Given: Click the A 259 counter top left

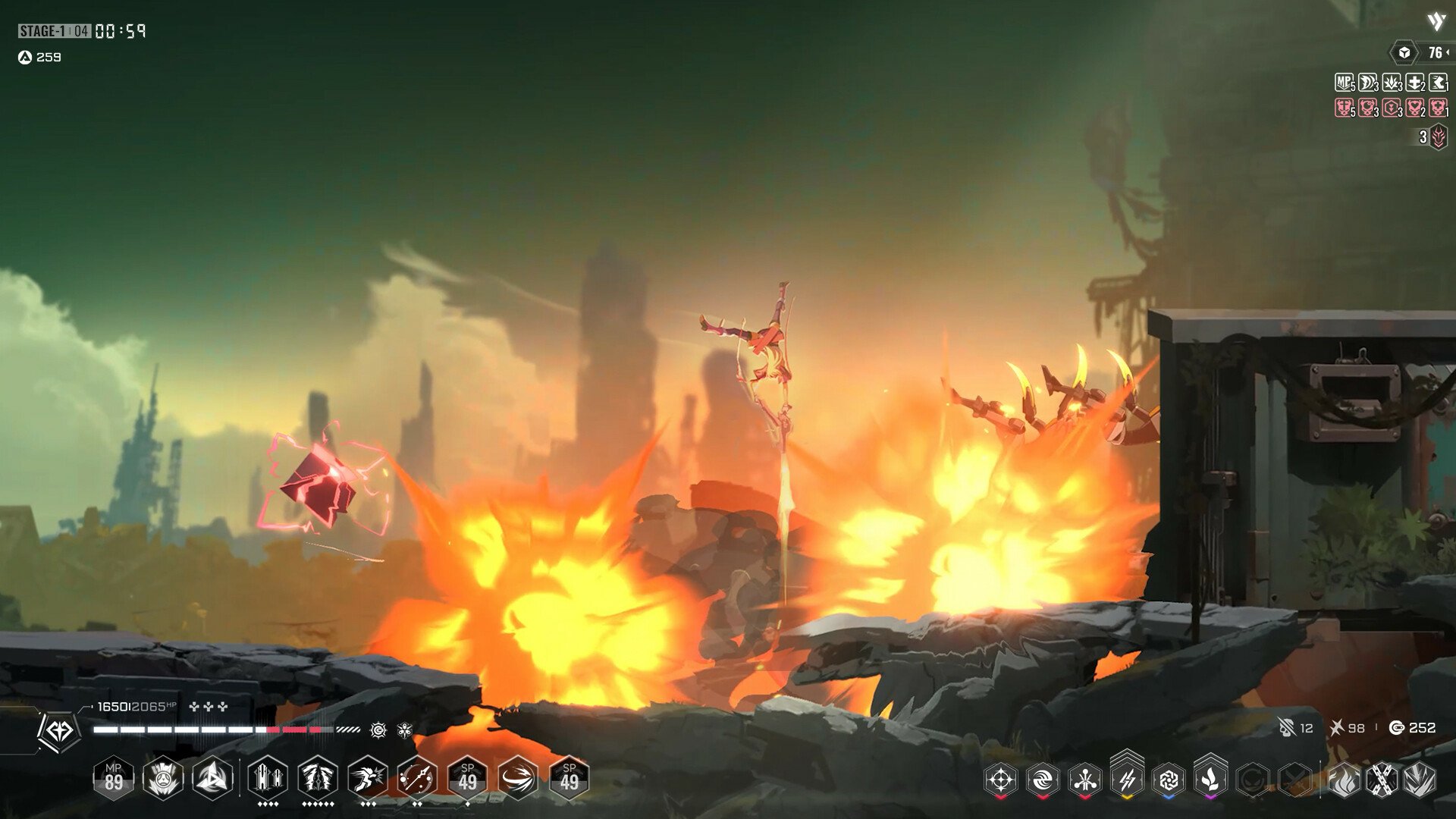Looking at the screenshot, I should pos(38,56).
